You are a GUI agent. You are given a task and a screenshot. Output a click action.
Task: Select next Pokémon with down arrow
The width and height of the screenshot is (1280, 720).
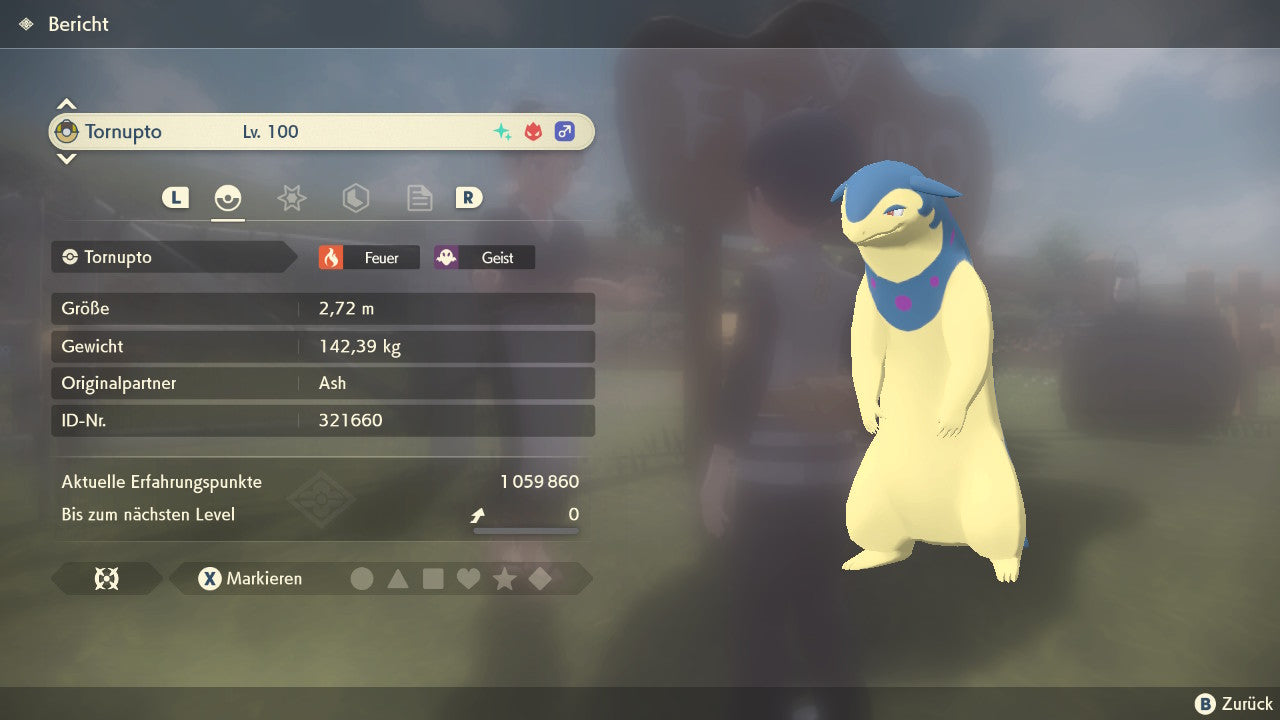66,158
